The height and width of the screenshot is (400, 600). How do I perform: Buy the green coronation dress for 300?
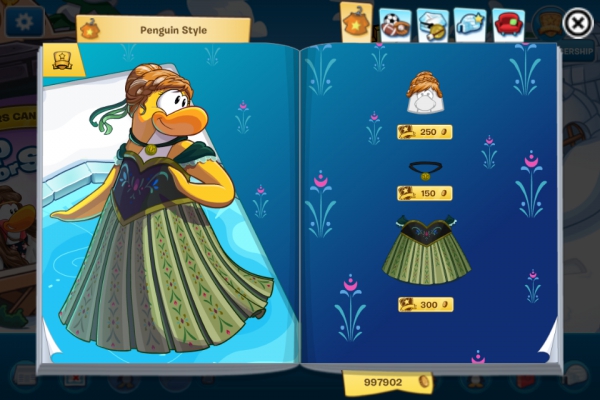pos(424,304)
